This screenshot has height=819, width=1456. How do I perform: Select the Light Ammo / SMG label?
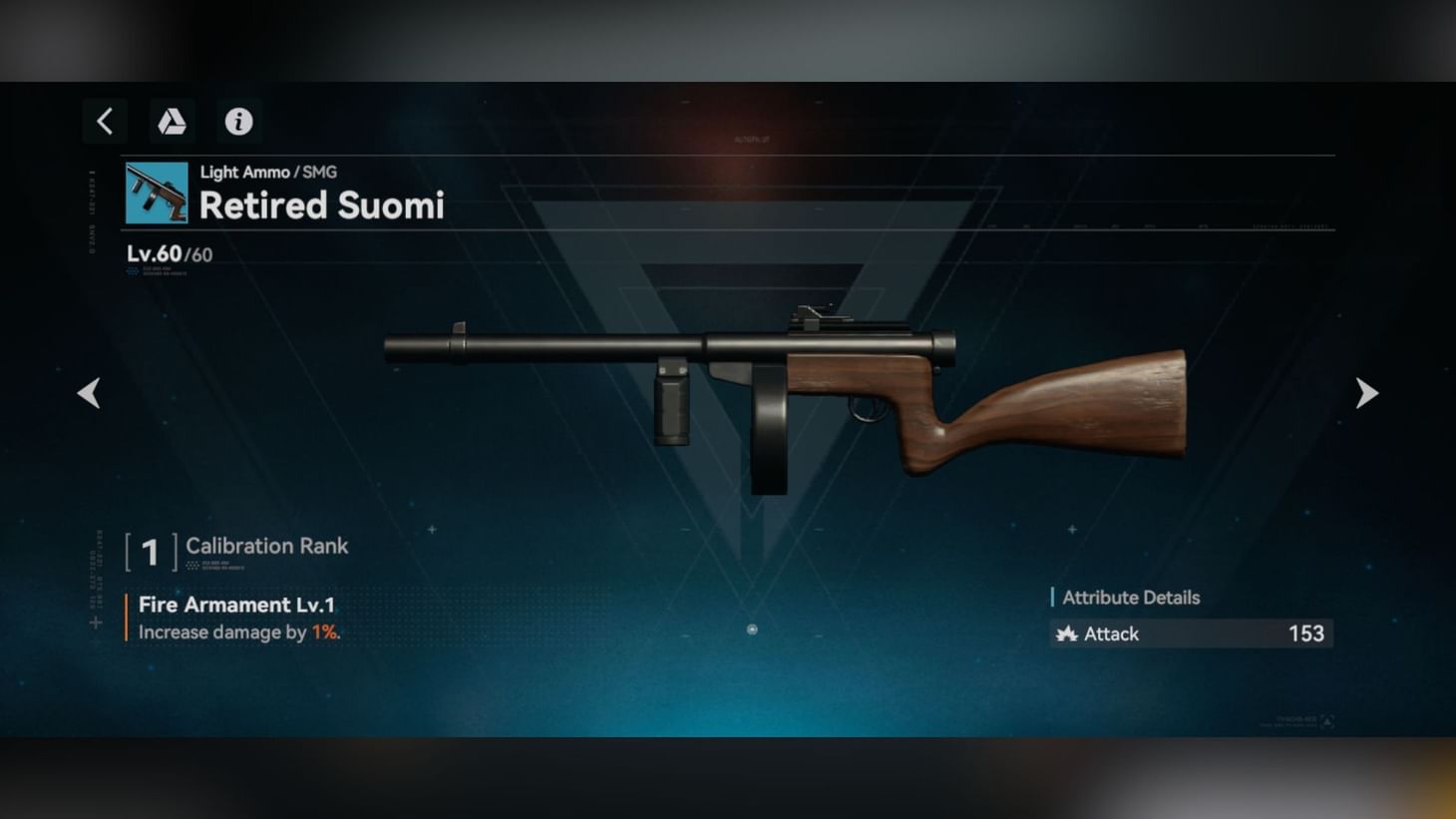(267, 172)
